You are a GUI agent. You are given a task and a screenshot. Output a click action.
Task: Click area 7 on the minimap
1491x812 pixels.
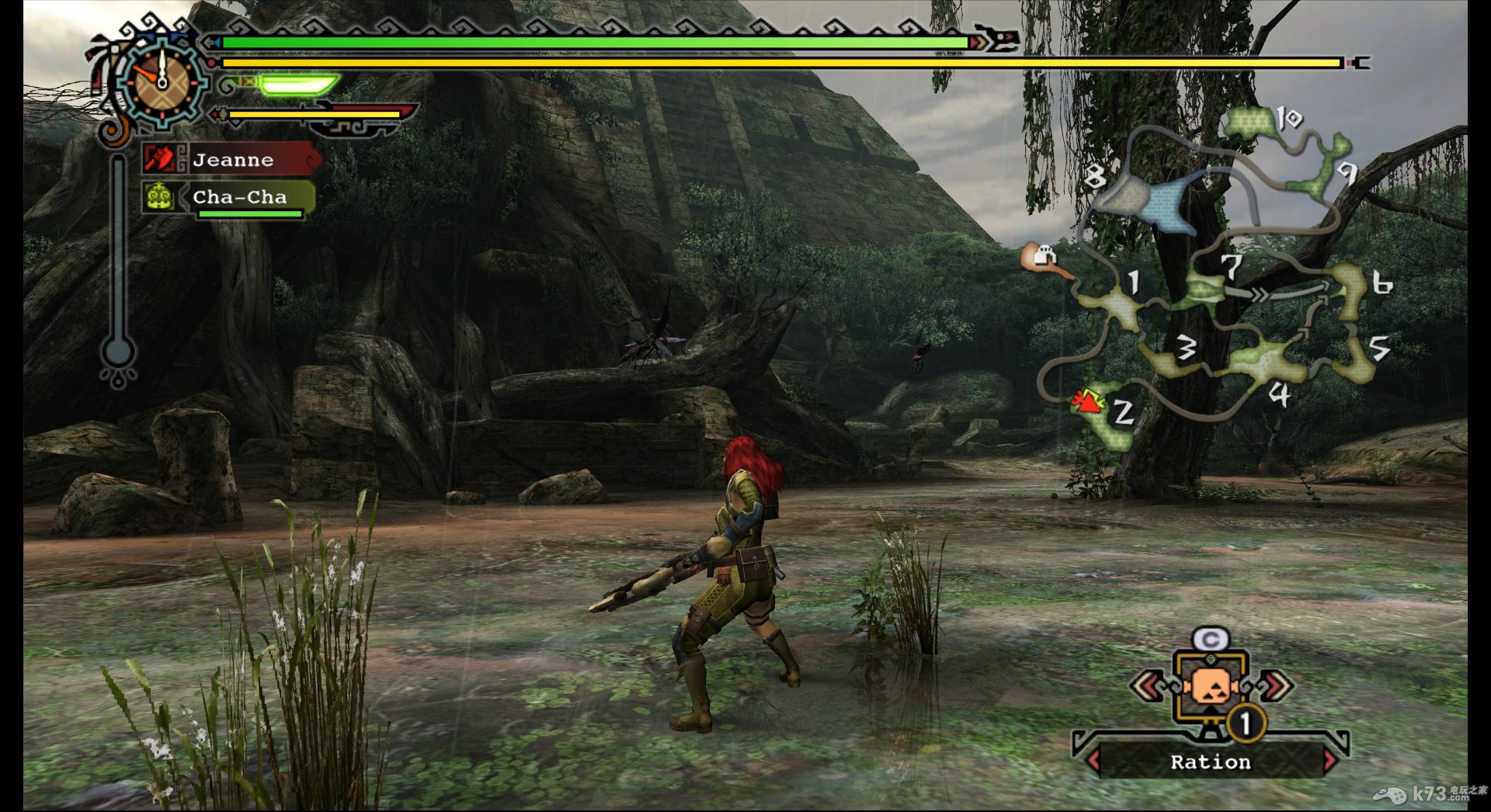click(1204, 290)
